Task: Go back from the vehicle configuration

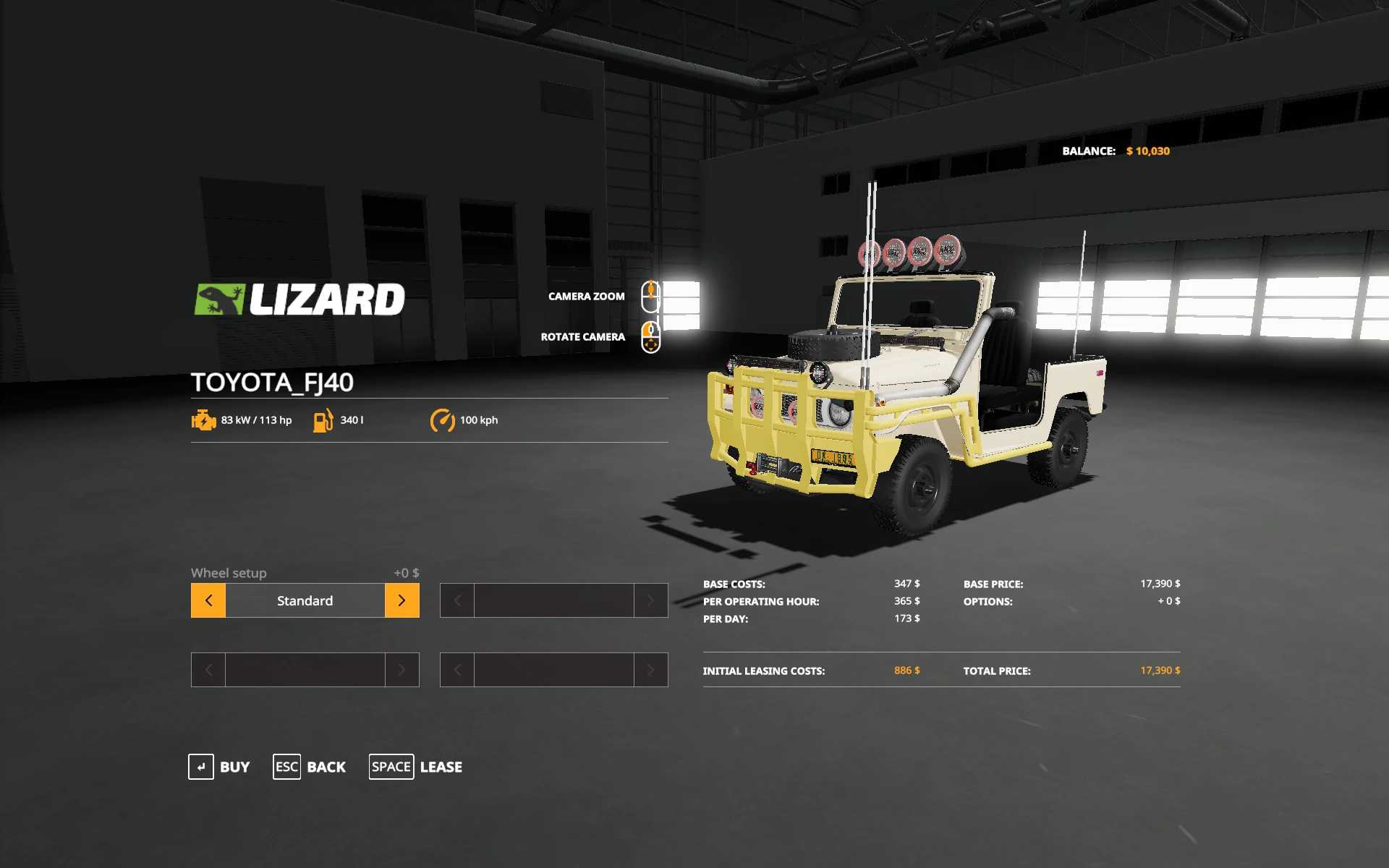Action: tap(310, 767)
